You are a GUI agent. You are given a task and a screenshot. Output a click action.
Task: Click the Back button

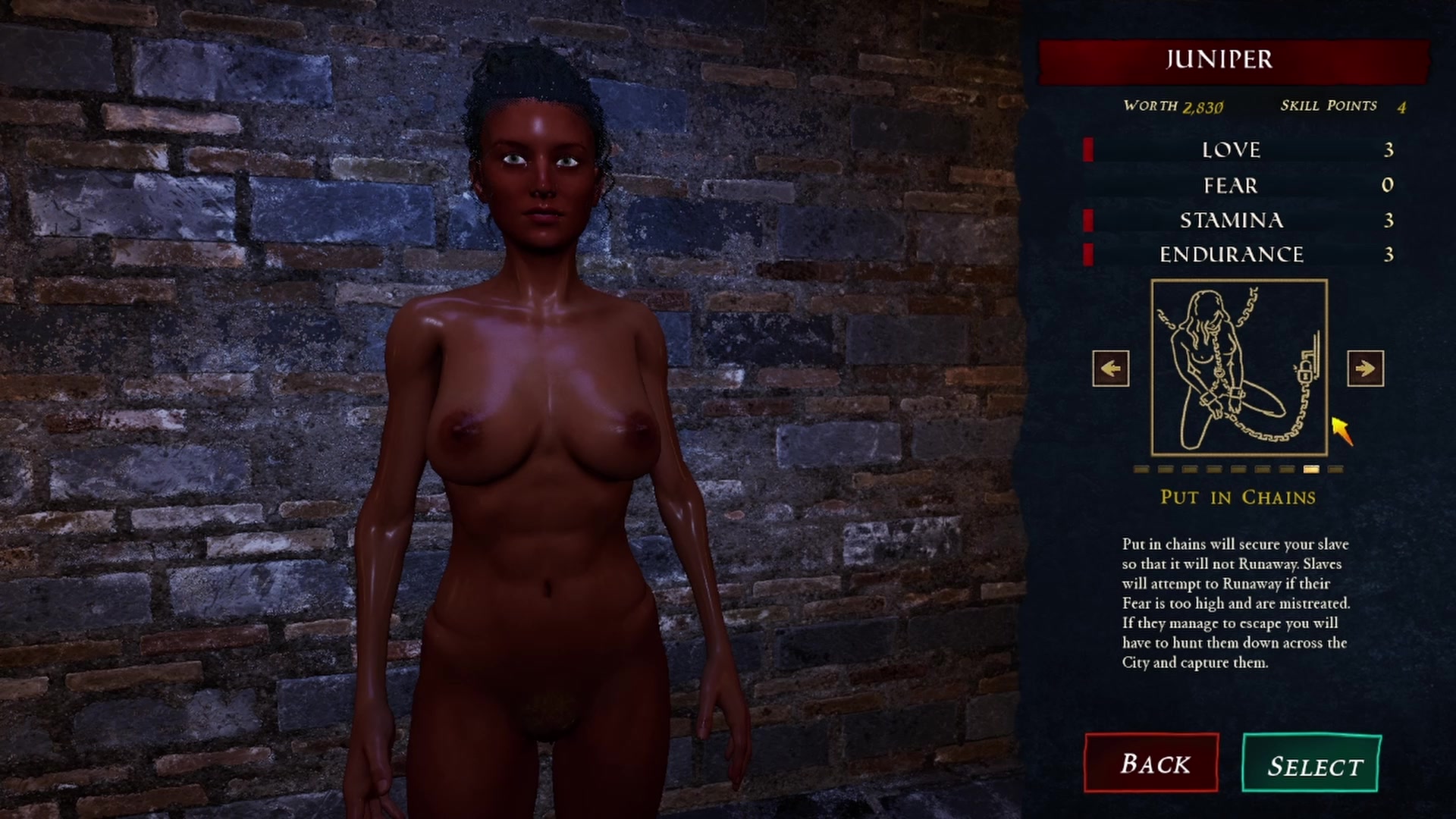click(1151, 763)
